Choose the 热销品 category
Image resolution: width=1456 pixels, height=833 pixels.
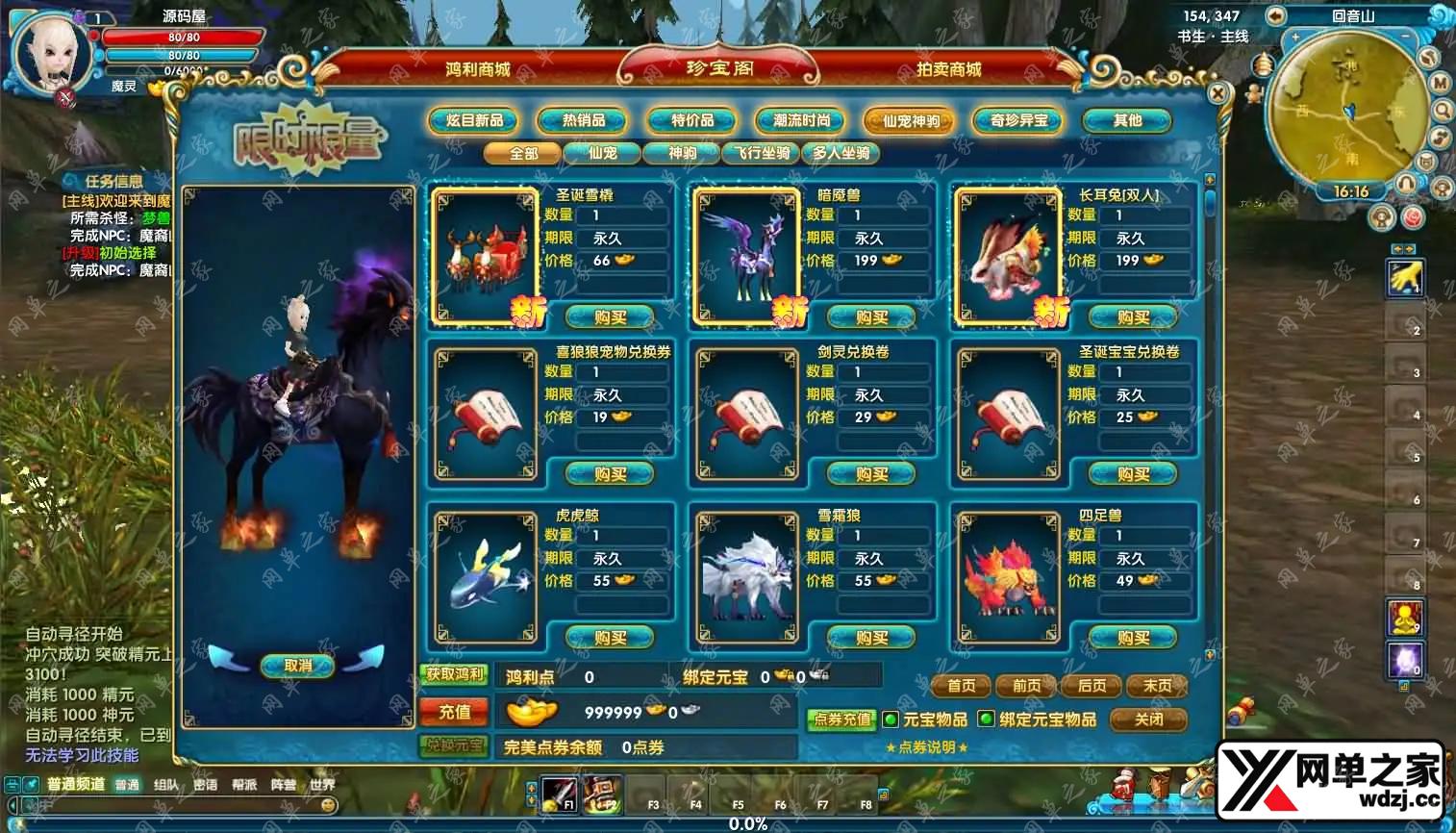pos(584,120)
